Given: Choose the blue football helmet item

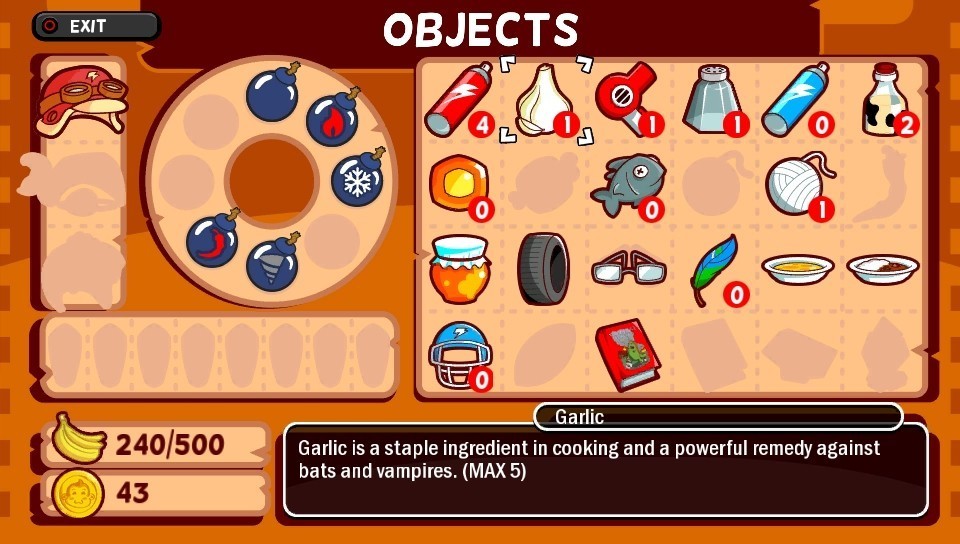Looking at the screenshot, I should tap(457, 353).
